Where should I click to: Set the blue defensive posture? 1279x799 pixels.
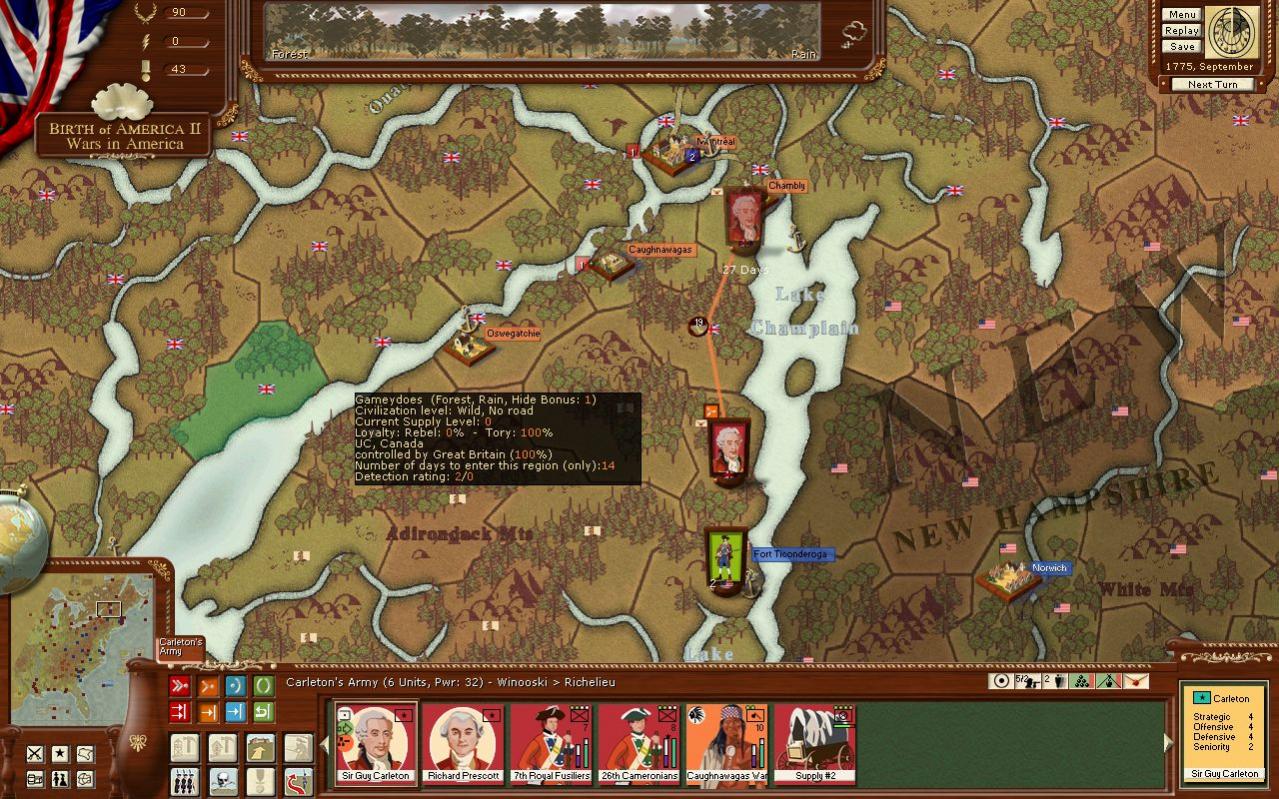[236, 686]
